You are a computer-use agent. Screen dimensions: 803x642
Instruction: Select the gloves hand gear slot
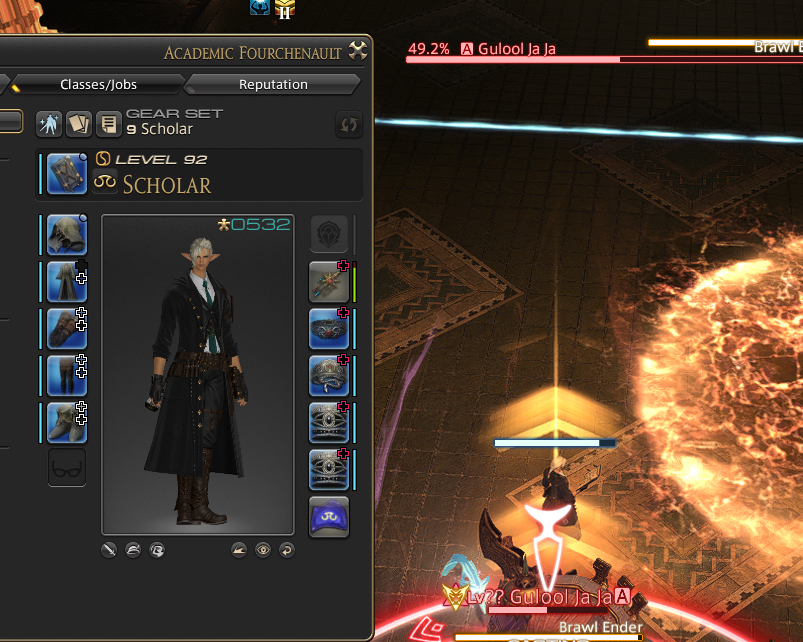(x=67, y=329)
